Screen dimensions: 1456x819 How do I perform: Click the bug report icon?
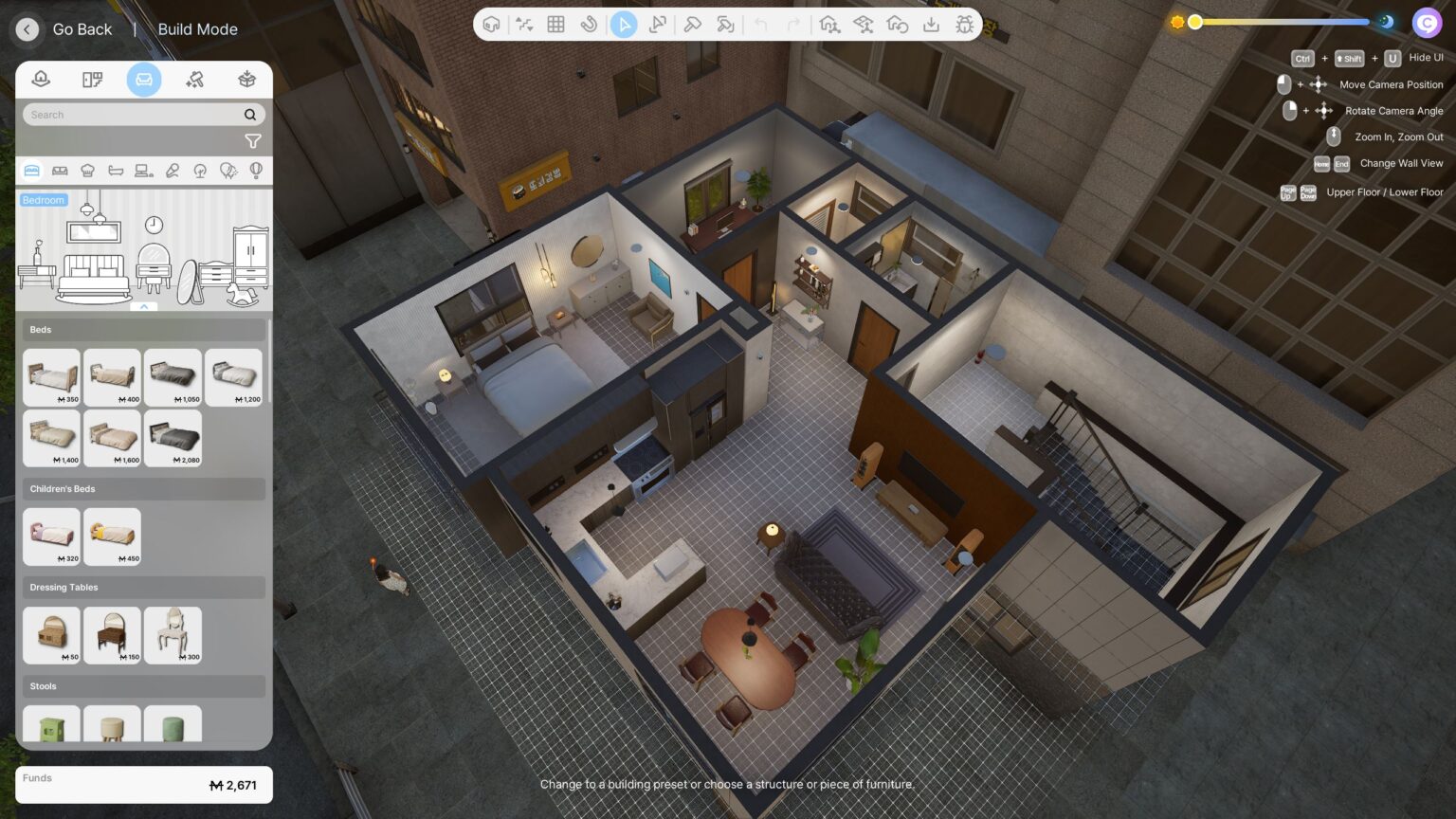click(964, 25)
